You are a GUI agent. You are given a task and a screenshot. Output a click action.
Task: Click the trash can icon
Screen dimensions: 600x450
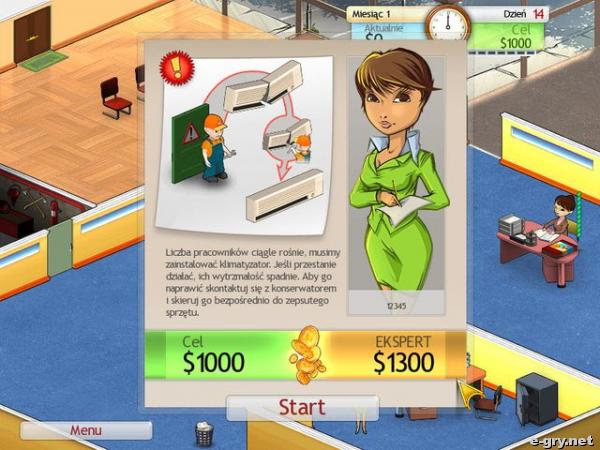pyautogui.click(x=204, y=433)
